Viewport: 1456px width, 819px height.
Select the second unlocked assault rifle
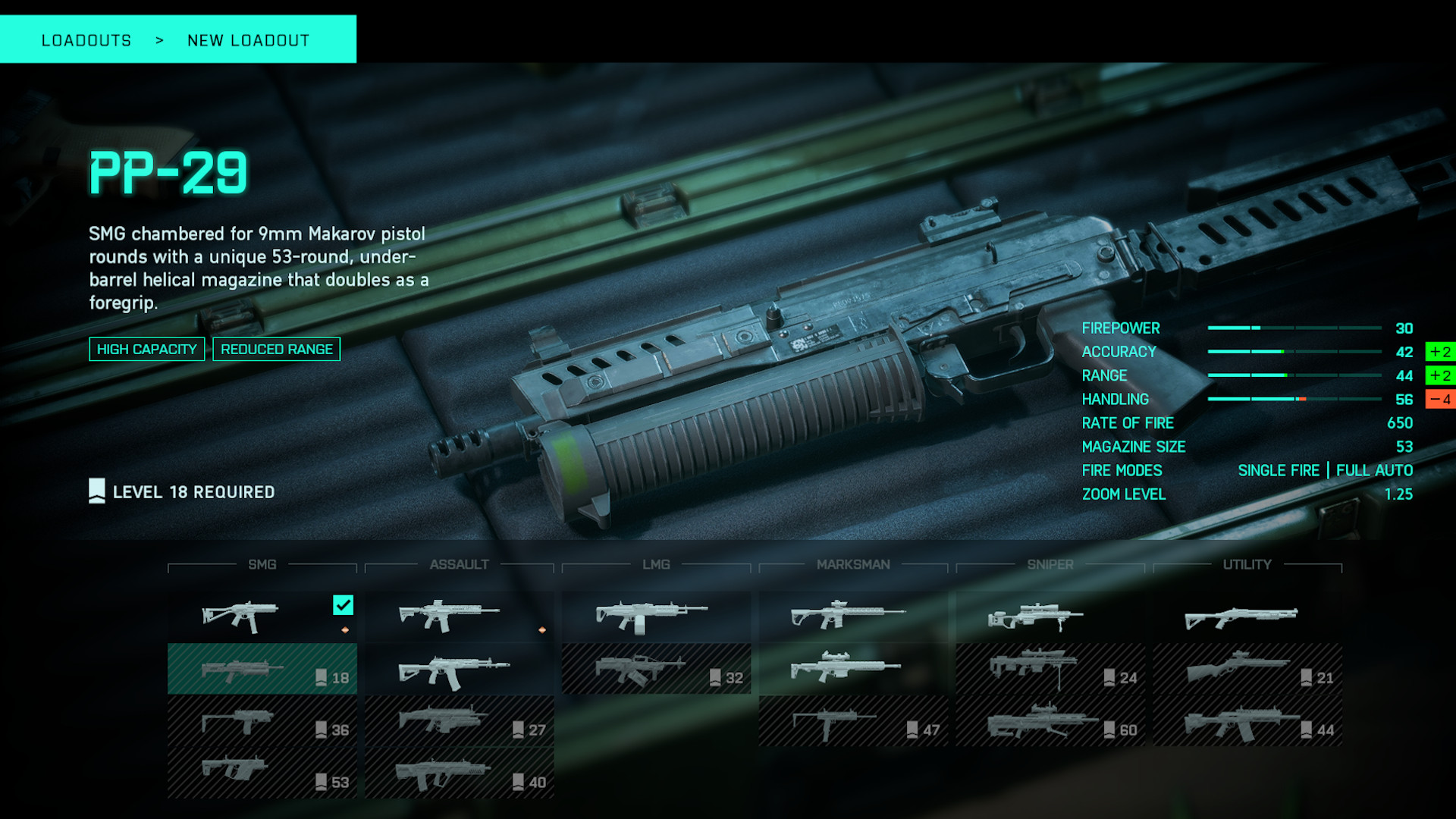(x=459, y=669)
